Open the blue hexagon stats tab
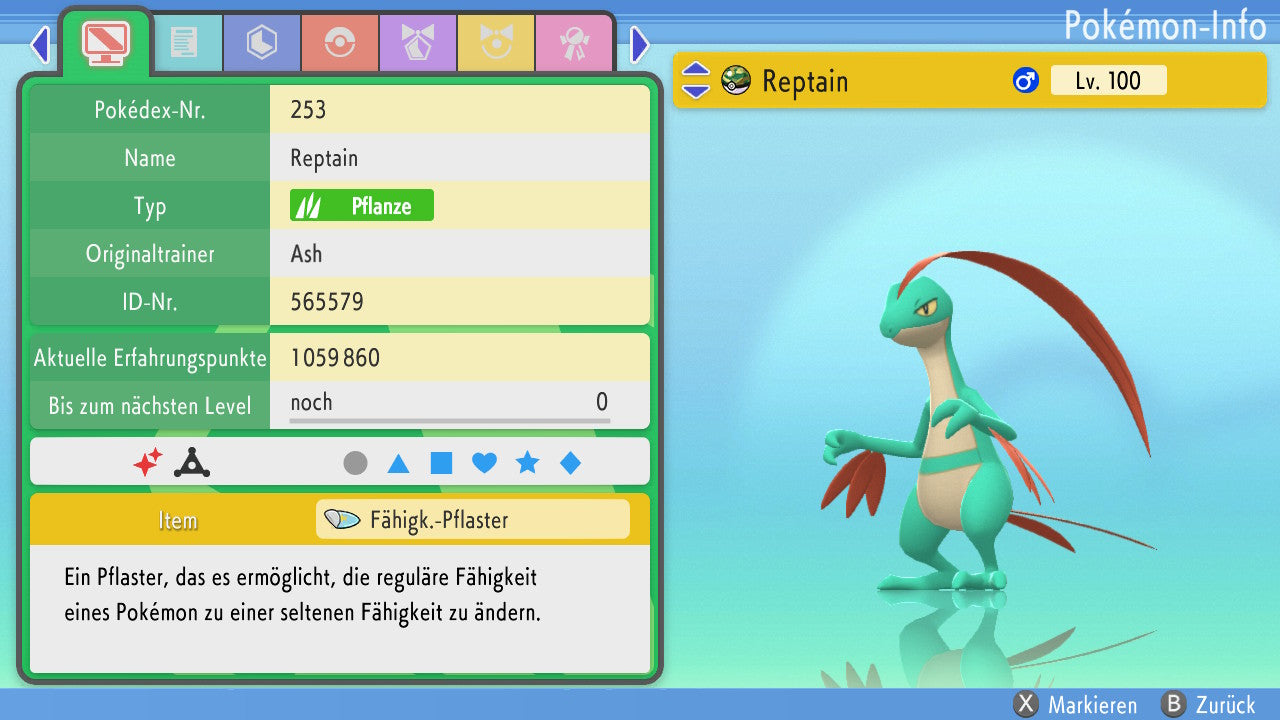 coord(262,43)
